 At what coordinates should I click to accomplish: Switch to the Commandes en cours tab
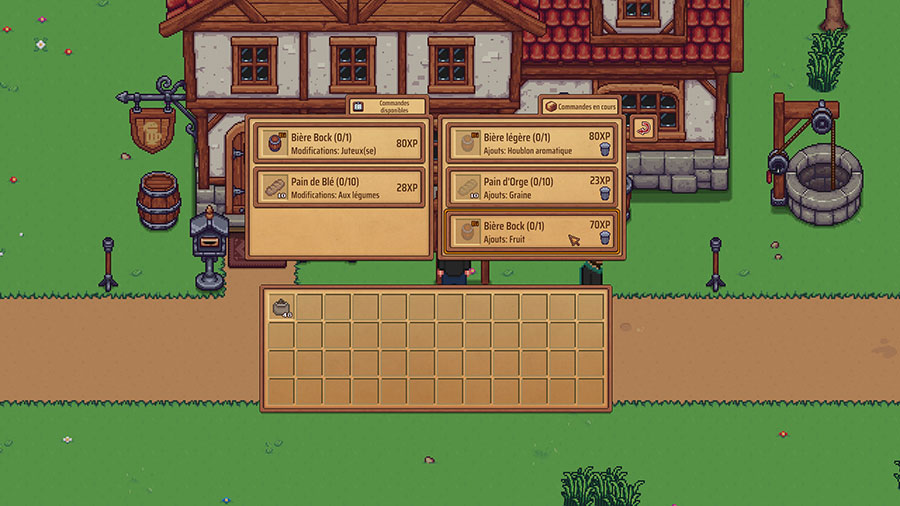(581, 105)
